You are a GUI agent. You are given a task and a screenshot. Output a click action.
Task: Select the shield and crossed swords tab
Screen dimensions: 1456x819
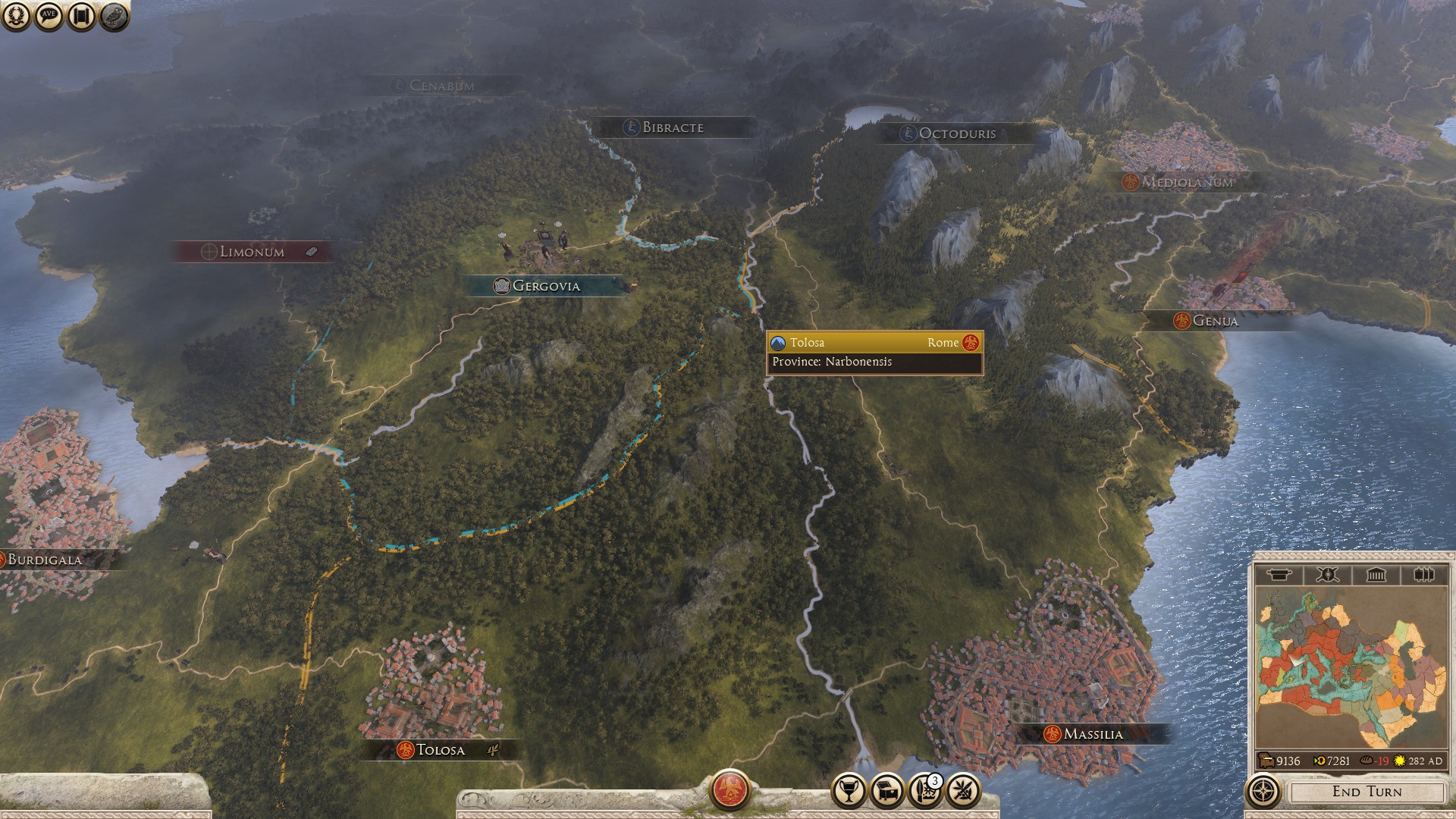tap(1327, 575)
